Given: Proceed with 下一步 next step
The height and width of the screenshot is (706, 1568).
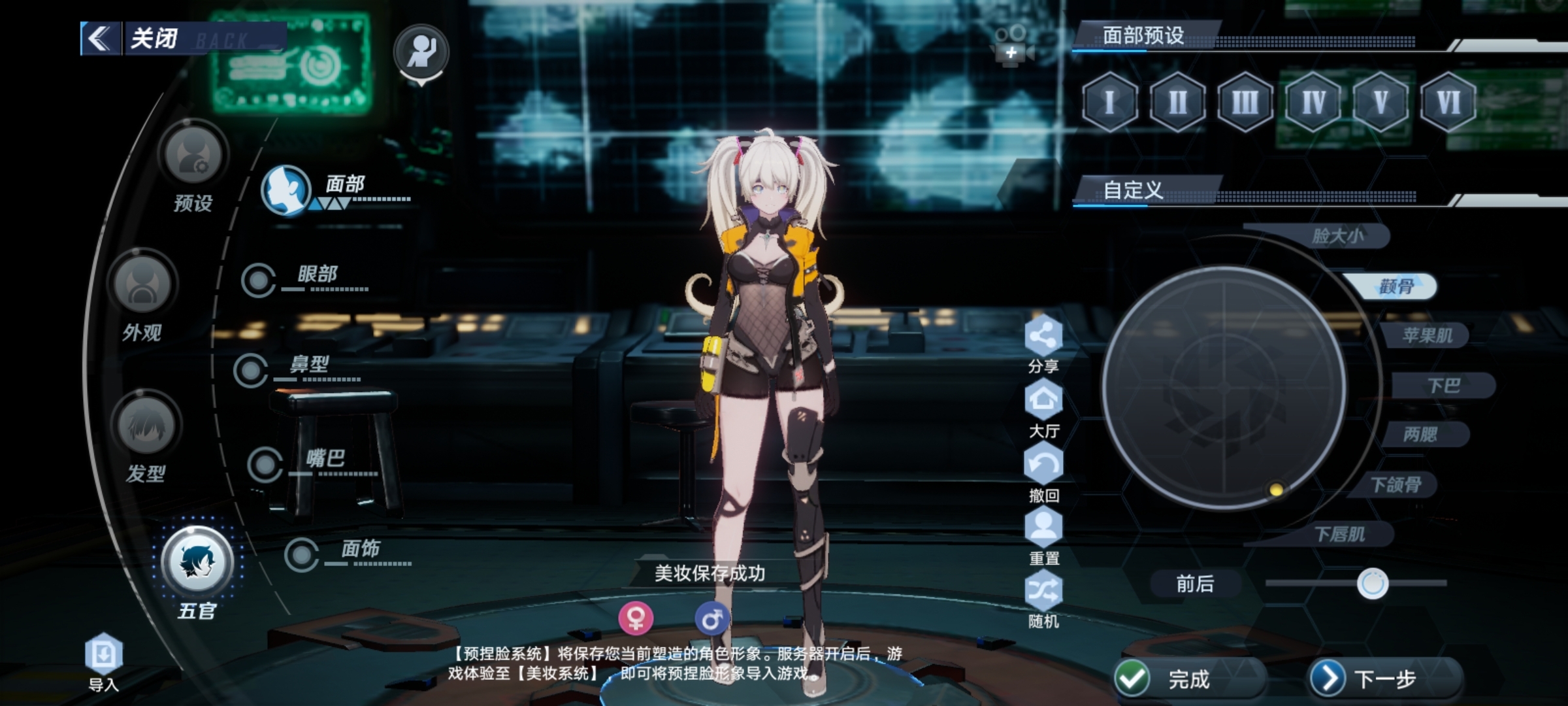Looking at the screenshot, I should 1384,679.
